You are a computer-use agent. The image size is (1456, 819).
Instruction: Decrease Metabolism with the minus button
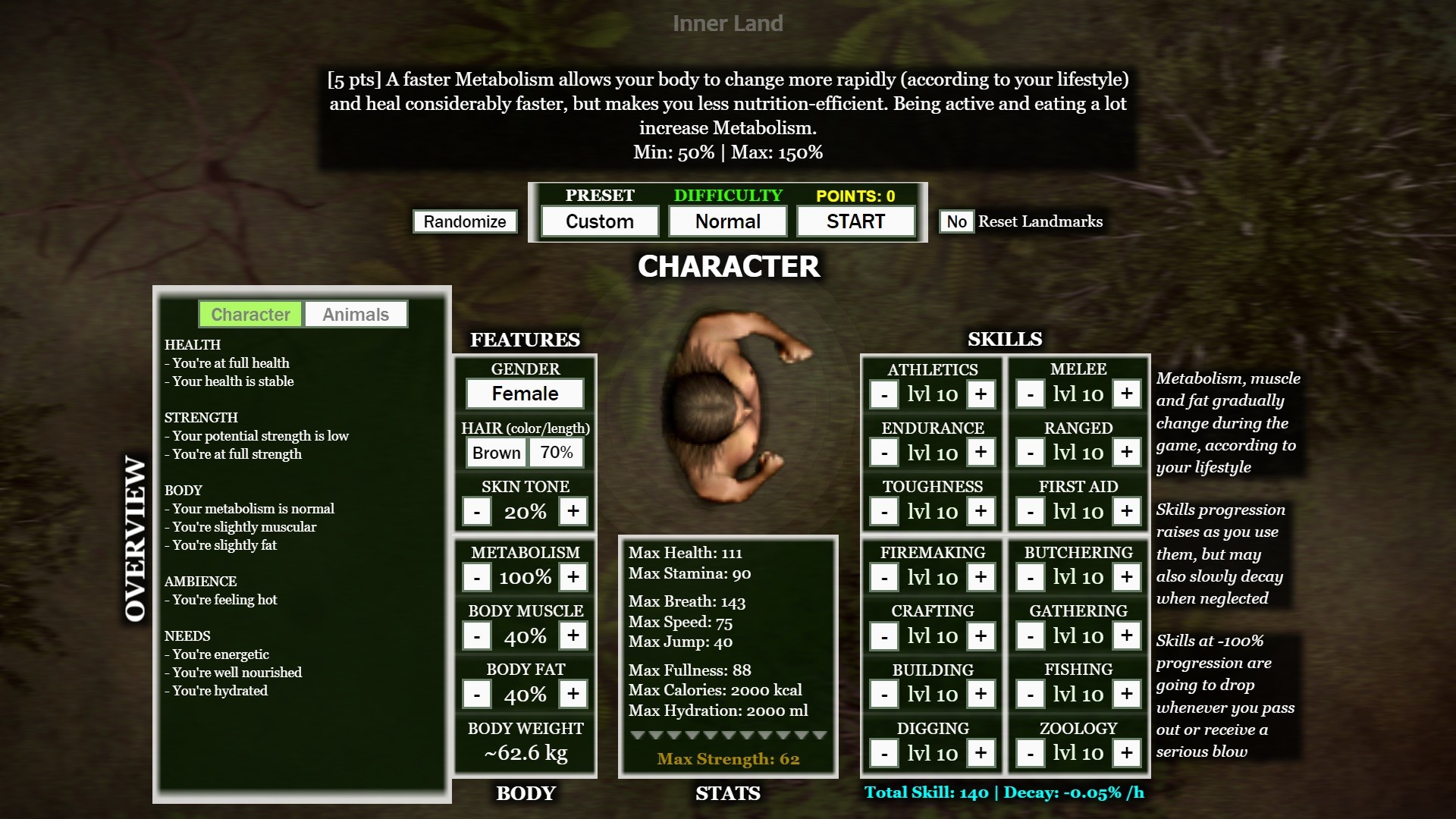(477, 578)
